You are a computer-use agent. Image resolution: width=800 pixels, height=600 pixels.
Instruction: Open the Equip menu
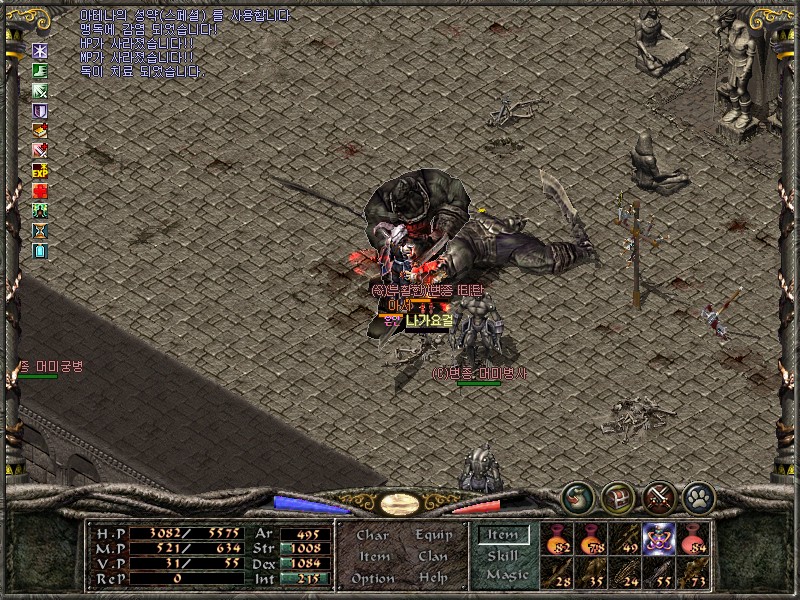(433, 535)
